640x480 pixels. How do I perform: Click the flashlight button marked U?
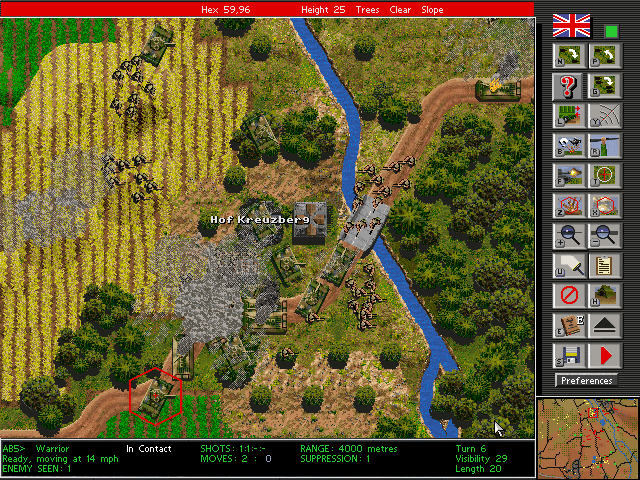click(x=567, y=265)
